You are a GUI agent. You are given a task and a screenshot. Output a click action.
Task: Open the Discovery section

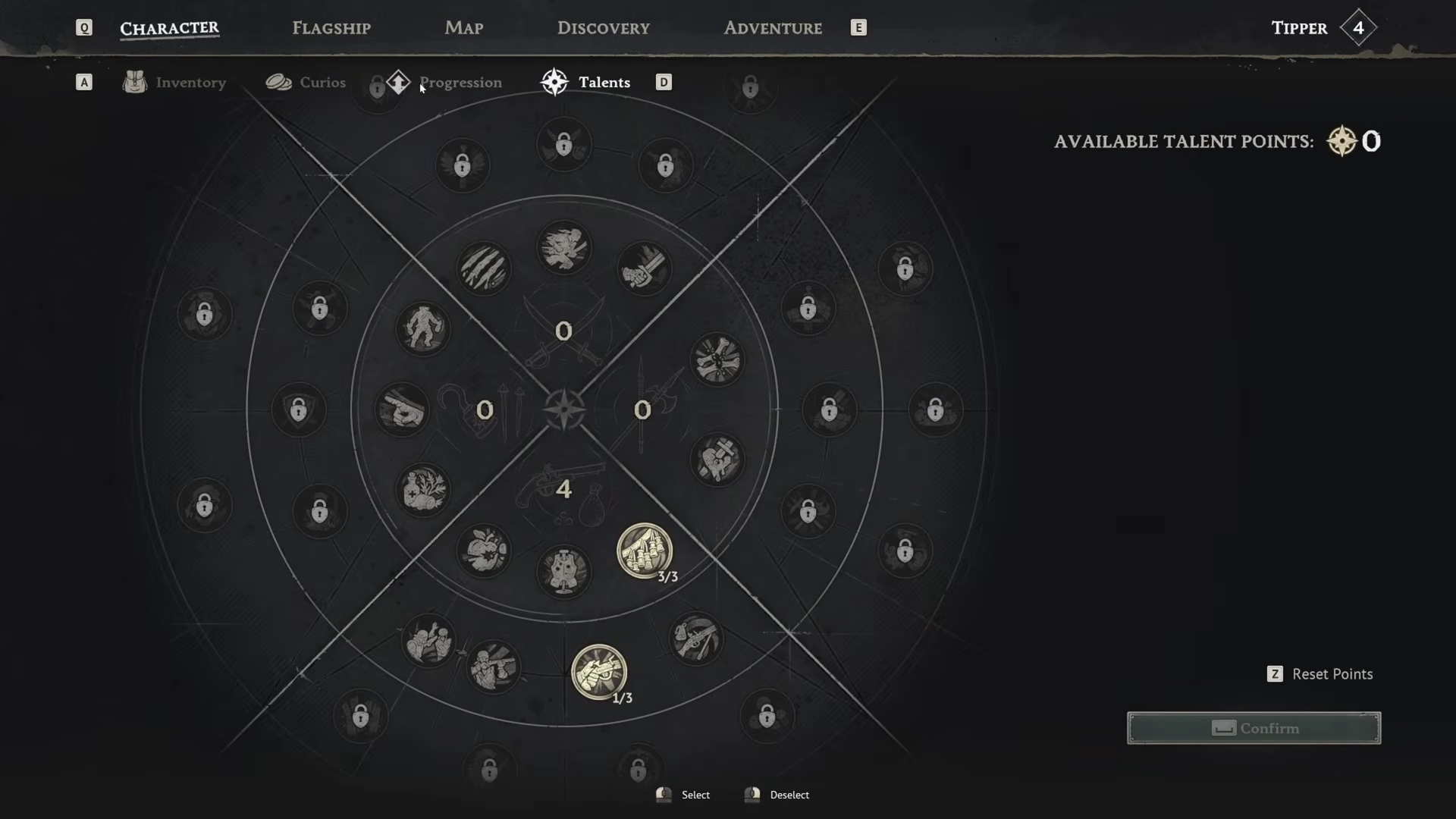click(x=603, y=28)
